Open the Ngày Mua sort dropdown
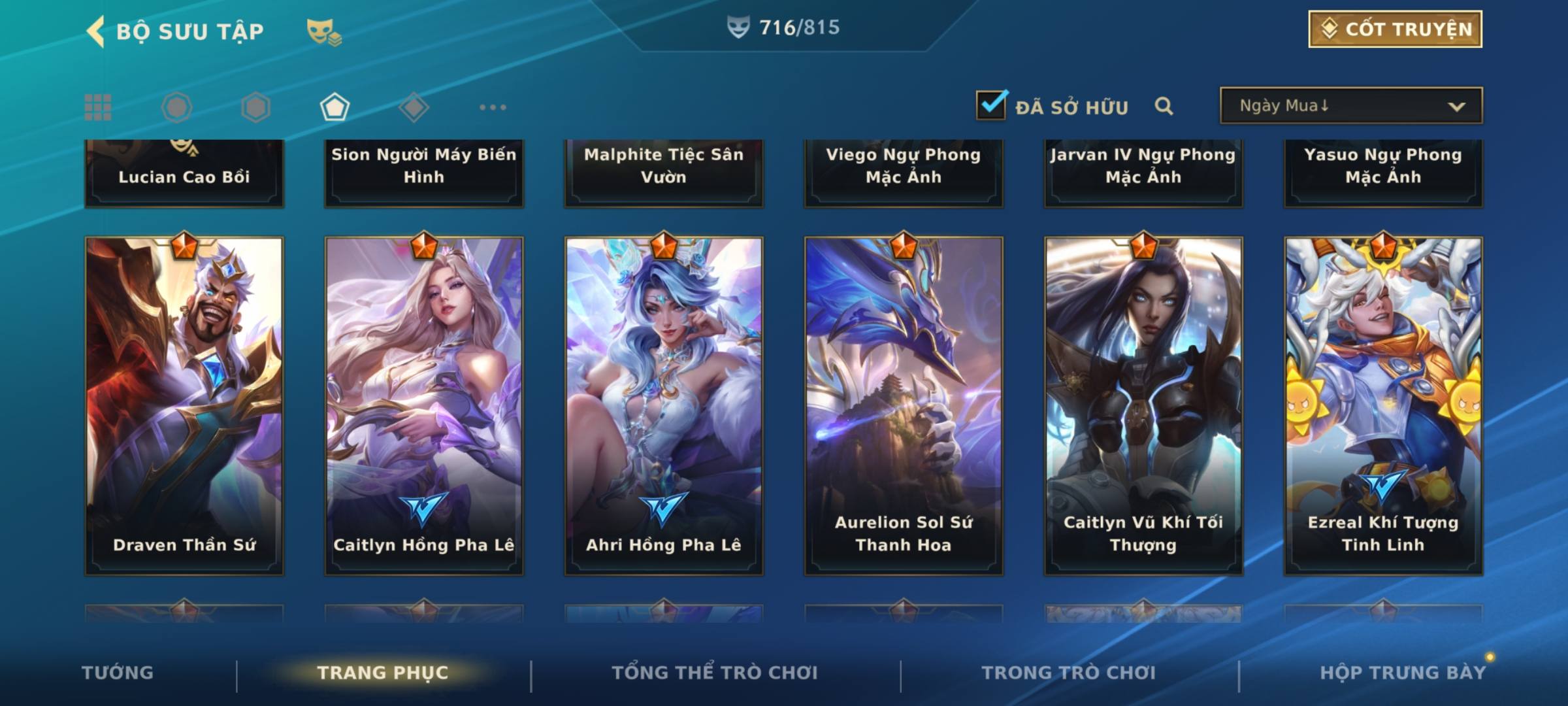Screen dimensions: 1568x706 (1350, 106)
